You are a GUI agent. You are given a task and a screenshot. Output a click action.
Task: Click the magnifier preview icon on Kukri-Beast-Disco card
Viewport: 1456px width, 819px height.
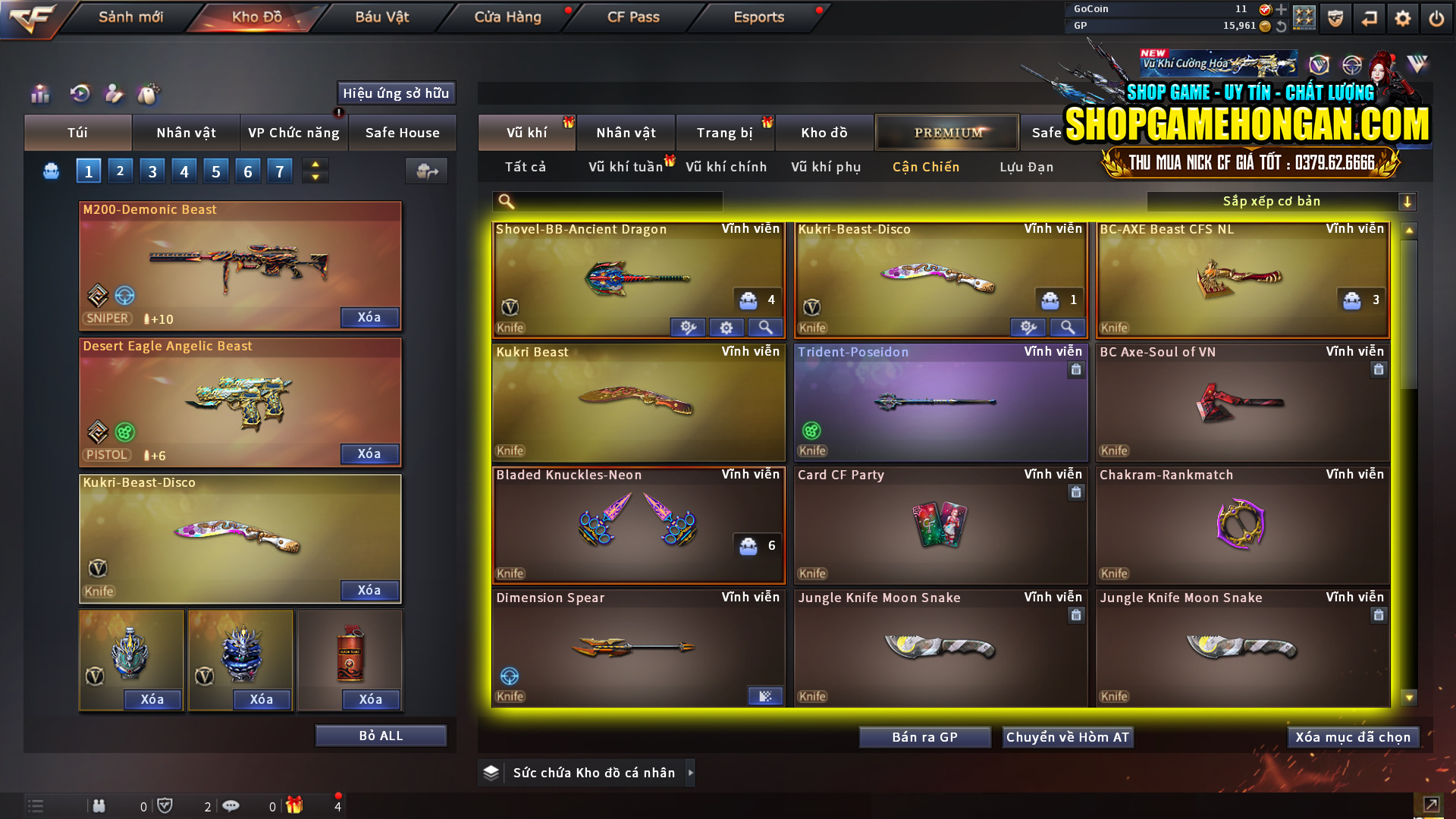1068,327
